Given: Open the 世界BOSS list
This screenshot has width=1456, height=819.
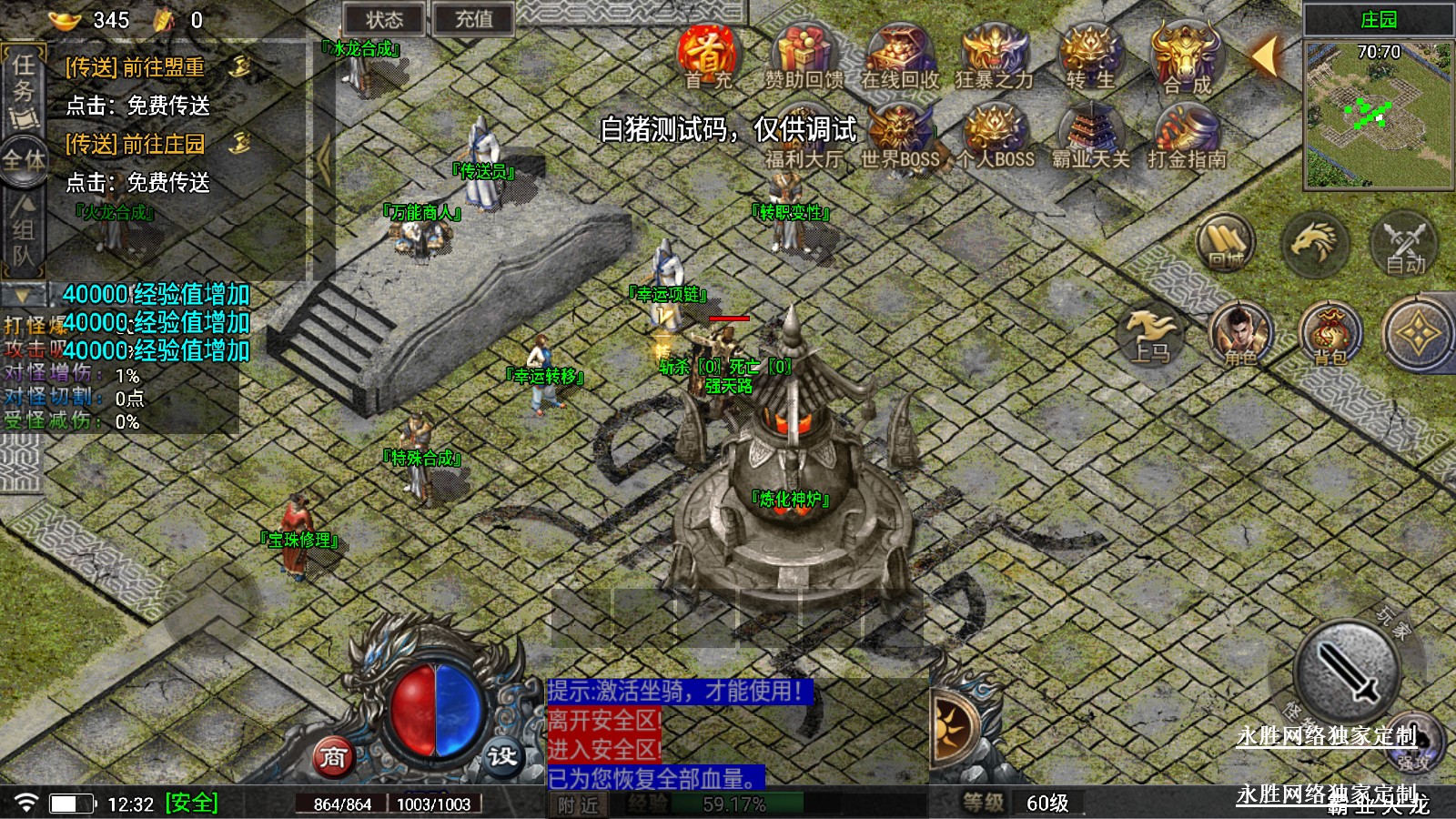Looking at the screenshot, I should 899,136.
